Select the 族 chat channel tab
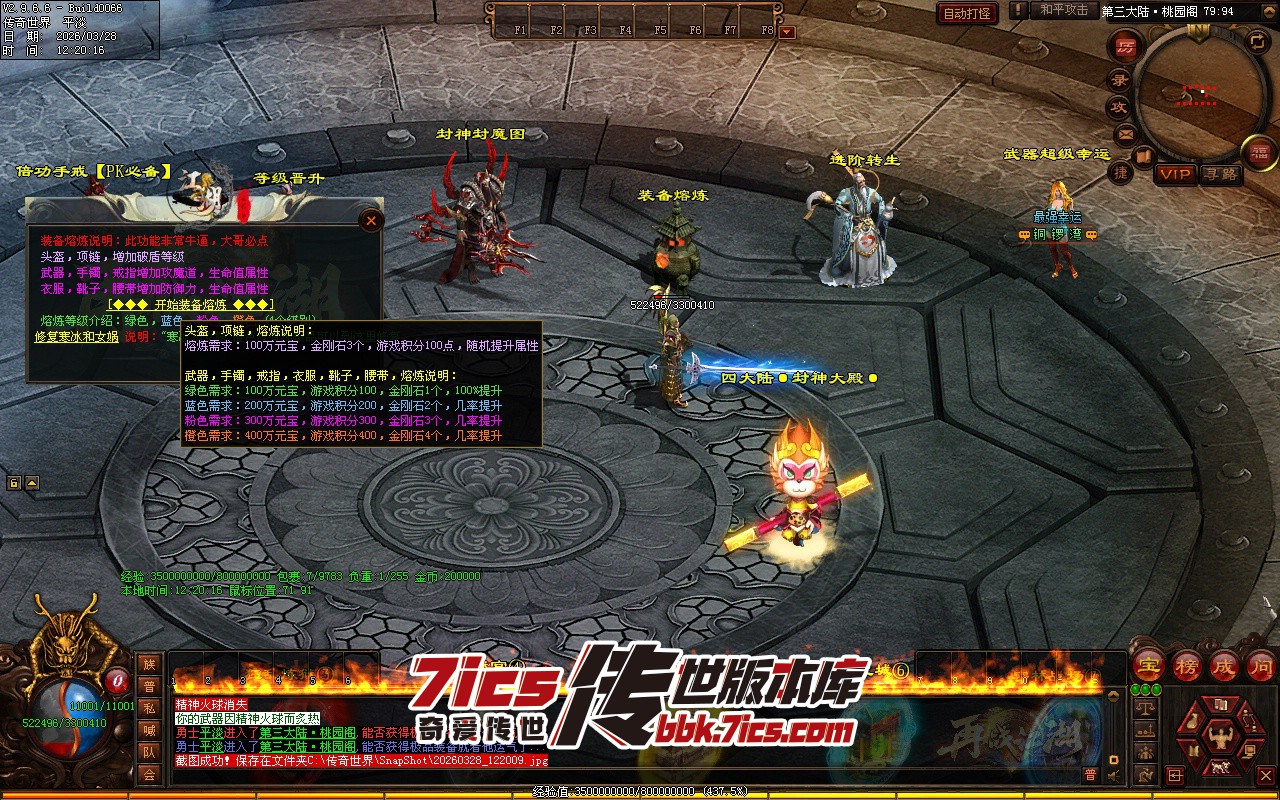This screenshot has width=1280, height=800. [149, 664]
